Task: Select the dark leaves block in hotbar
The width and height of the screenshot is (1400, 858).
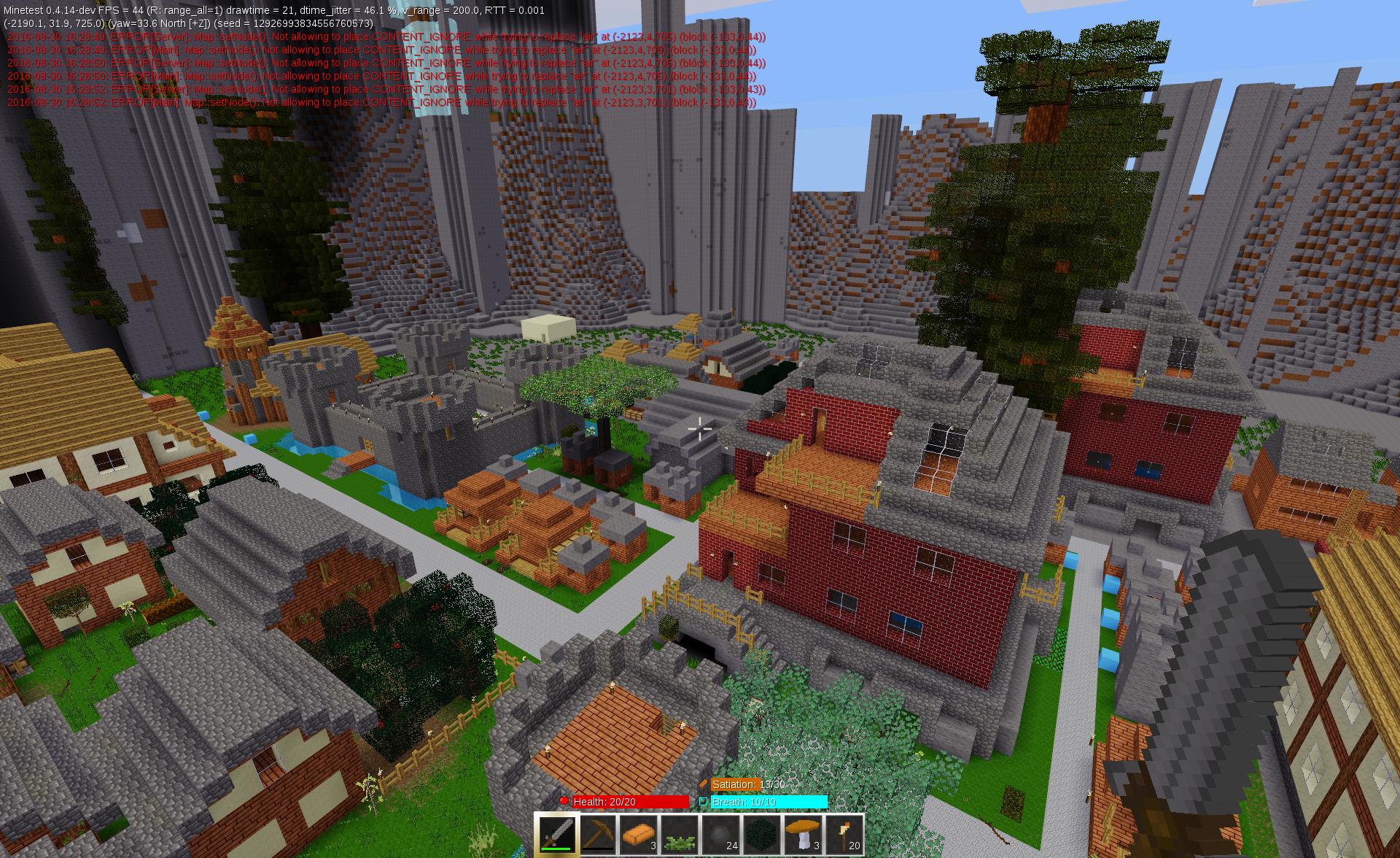Action: tap(762, 834)
